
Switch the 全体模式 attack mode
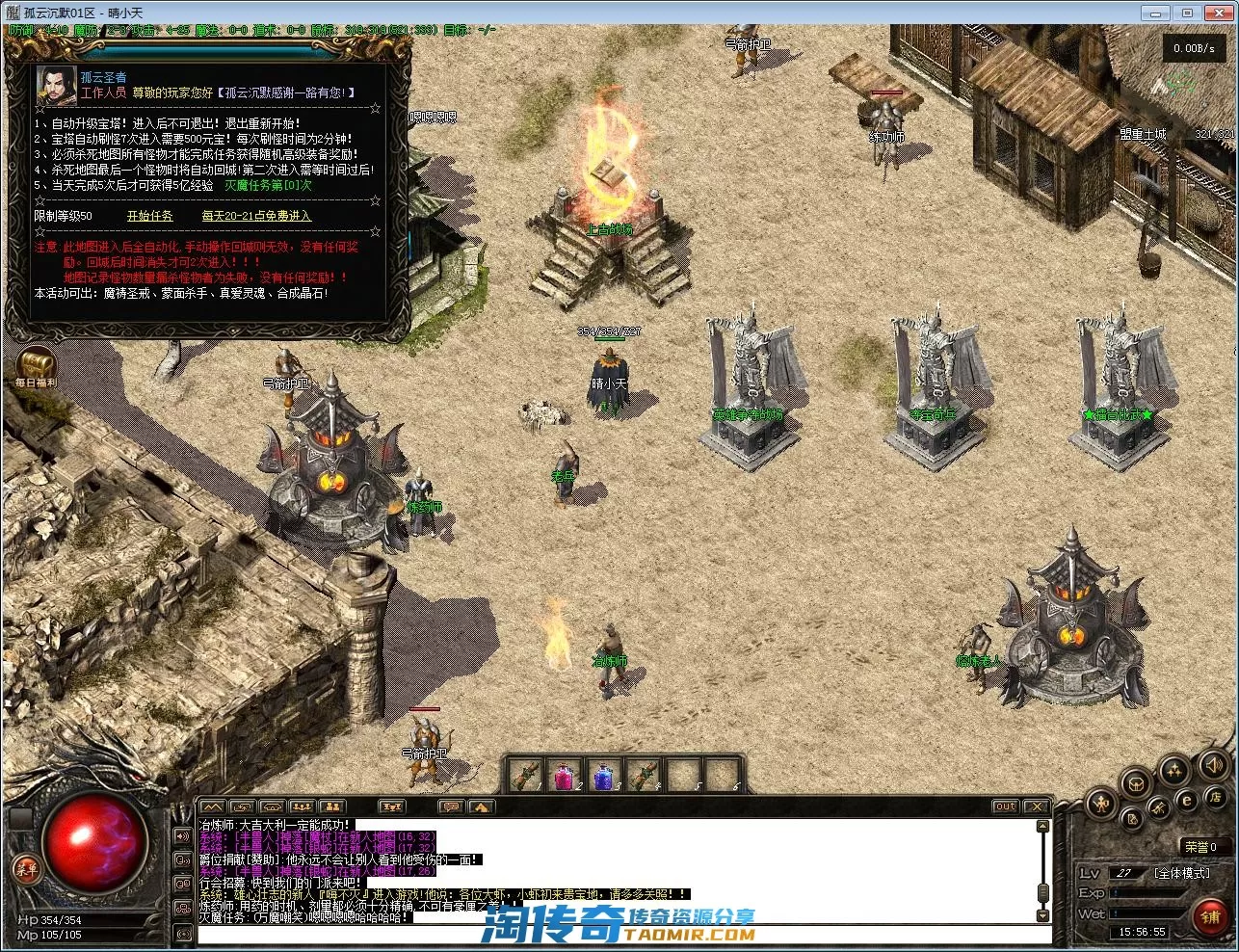click(x=1181, y=873)
